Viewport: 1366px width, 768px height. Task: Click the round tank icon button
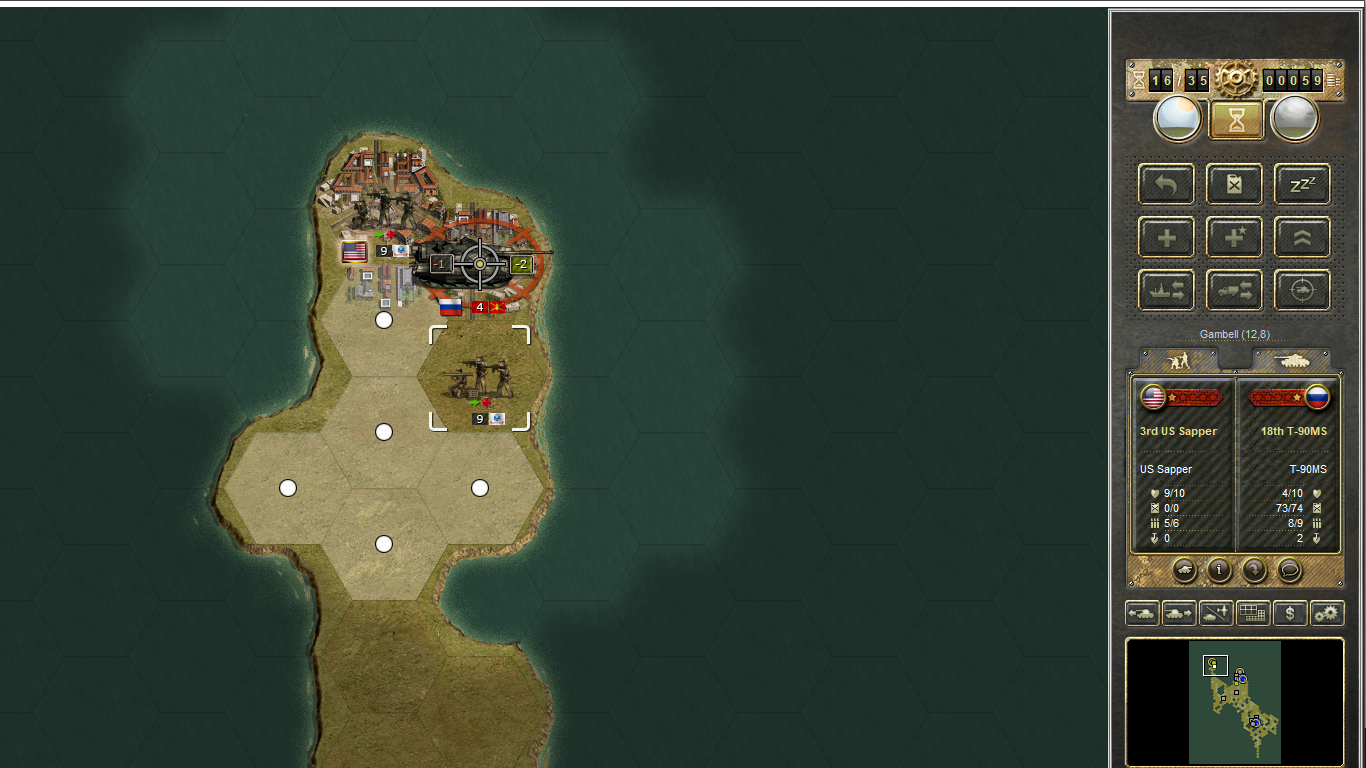pos(1184,570)
